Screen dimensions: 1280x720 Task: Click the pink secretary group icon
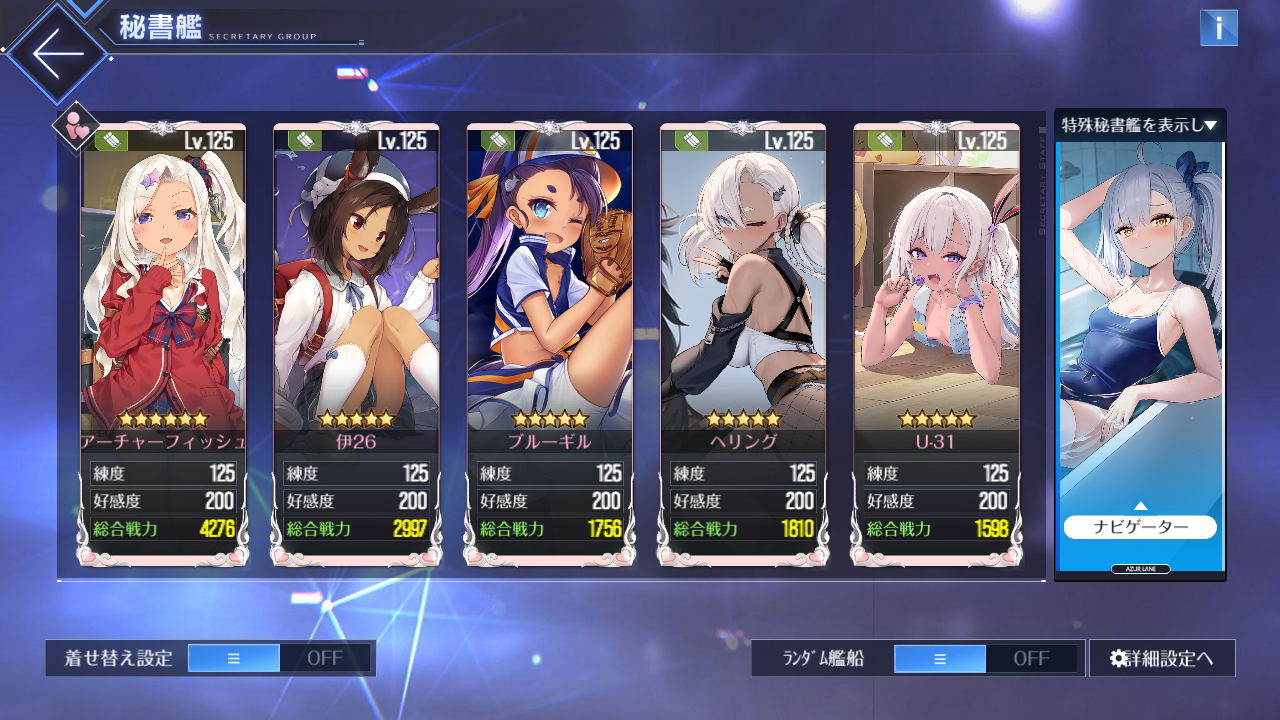[76, 127]
